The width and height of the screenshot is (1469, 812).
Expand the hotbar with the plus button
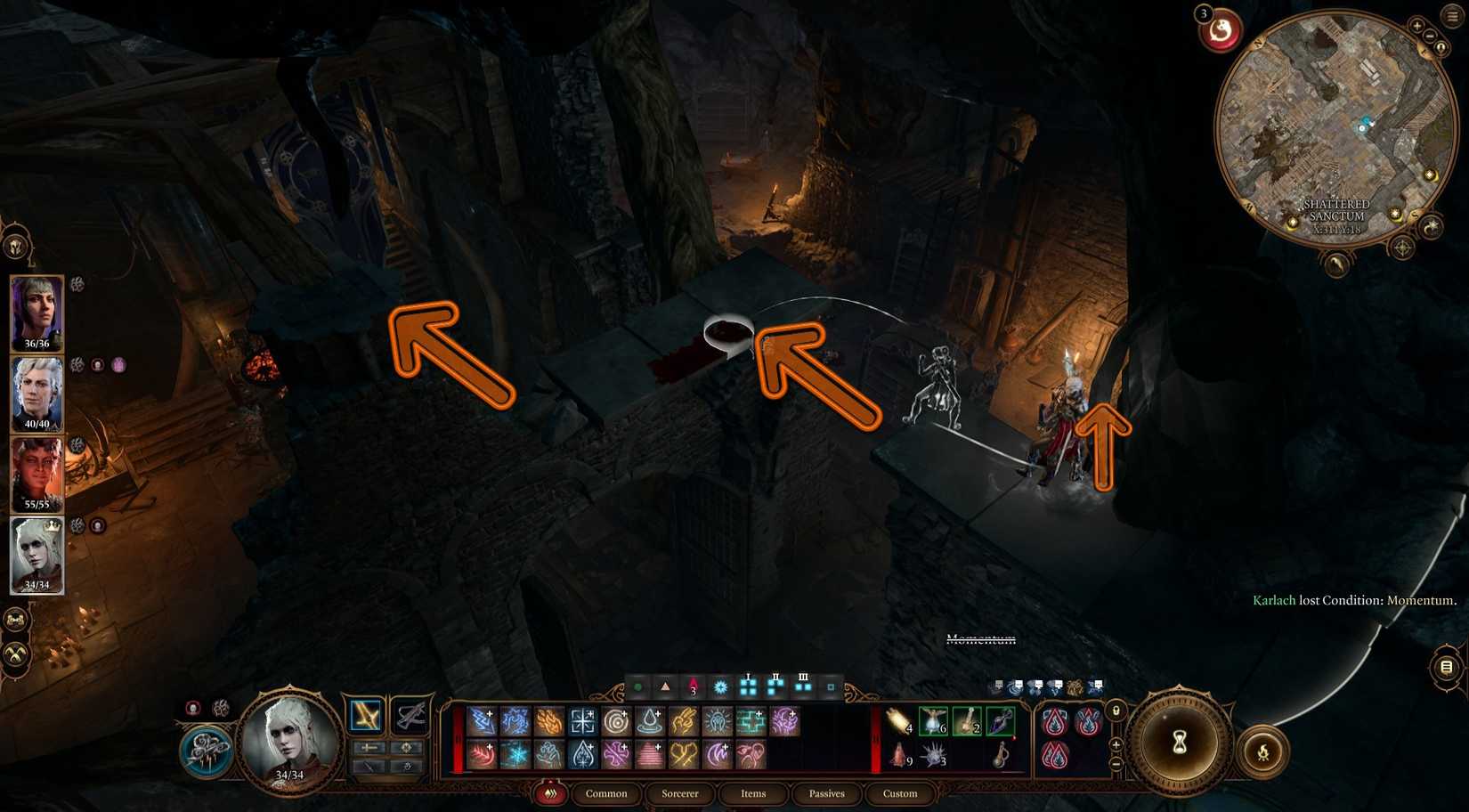pos(1115,743)
